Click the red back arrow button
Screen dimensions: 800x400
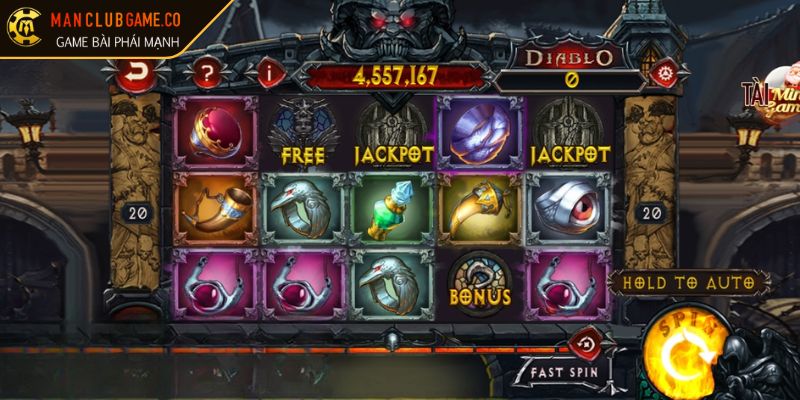[135, 72]
